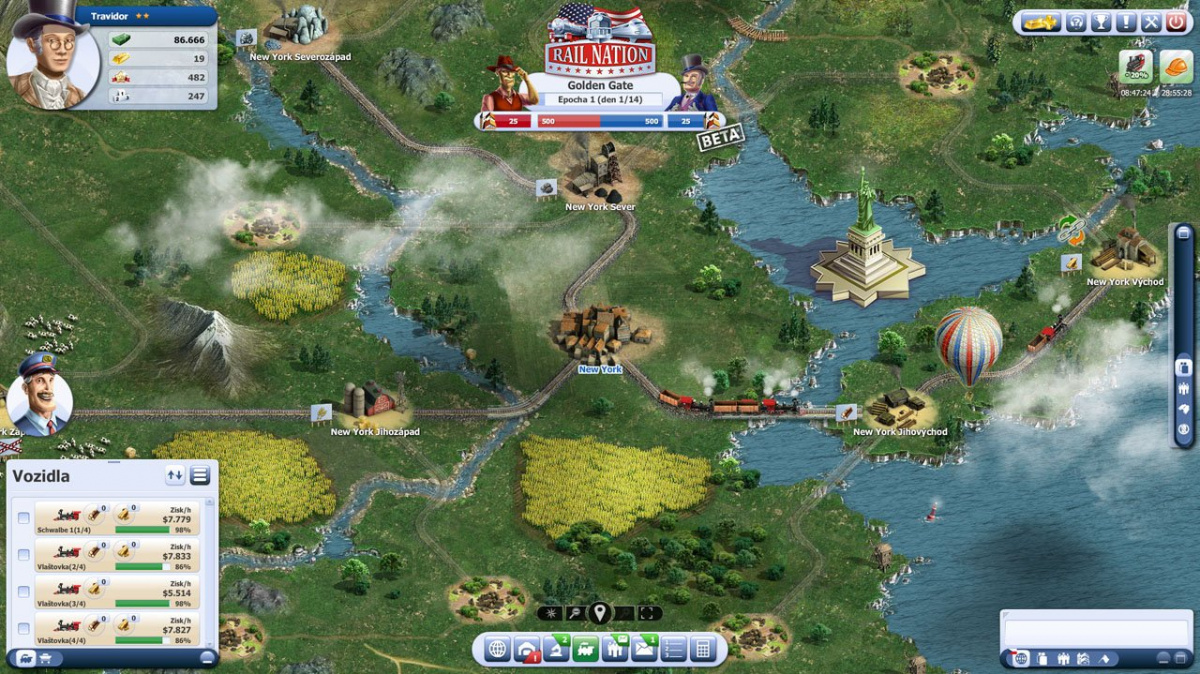Open the world map globe button
This screenshot has height=674, width=1200.
498,649
